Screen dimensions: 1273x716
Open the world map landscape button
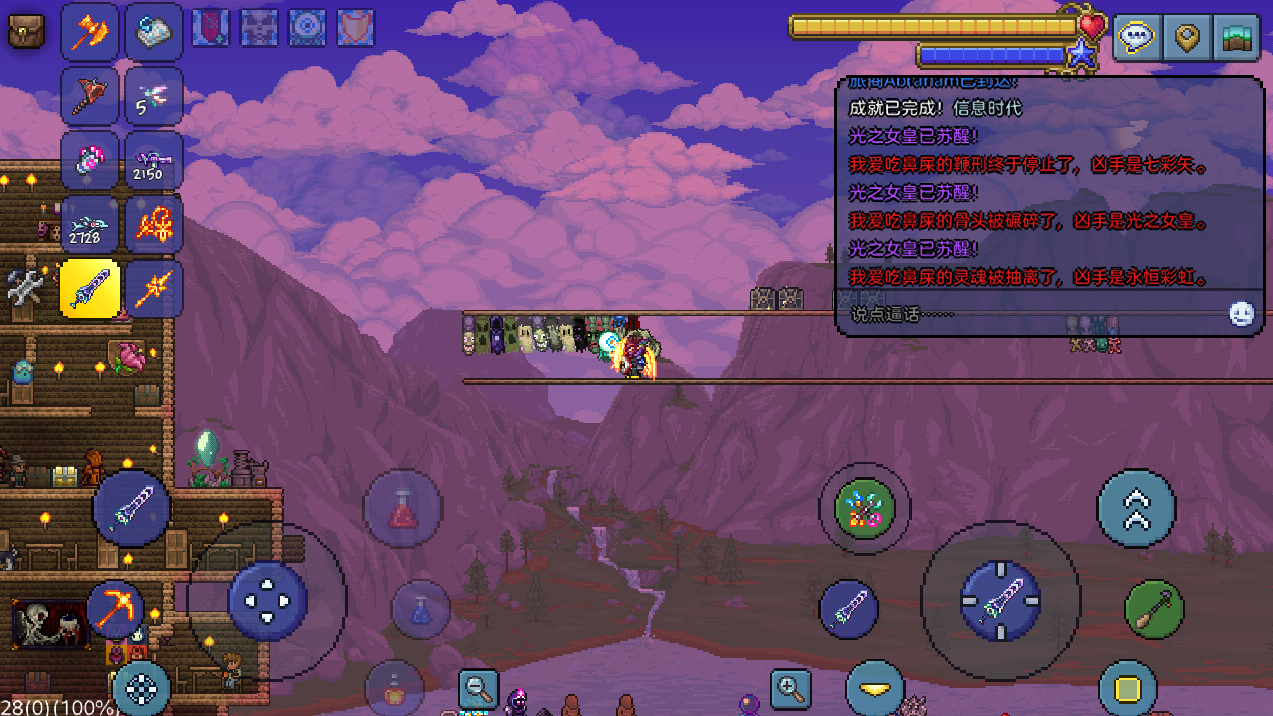1235,38
